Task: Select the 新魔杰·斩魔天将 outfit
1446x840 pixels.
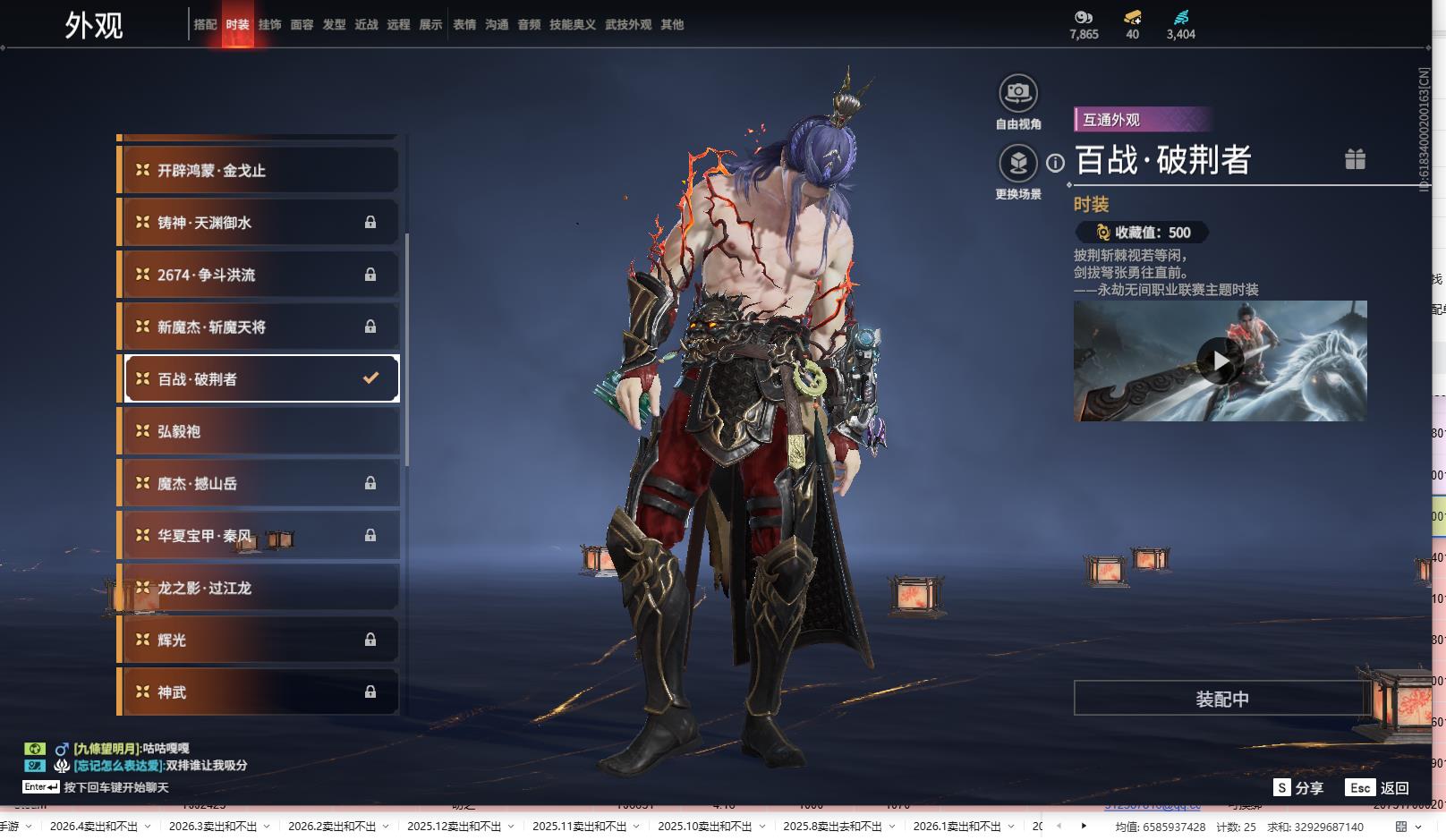Action: [x=259, y=327]
